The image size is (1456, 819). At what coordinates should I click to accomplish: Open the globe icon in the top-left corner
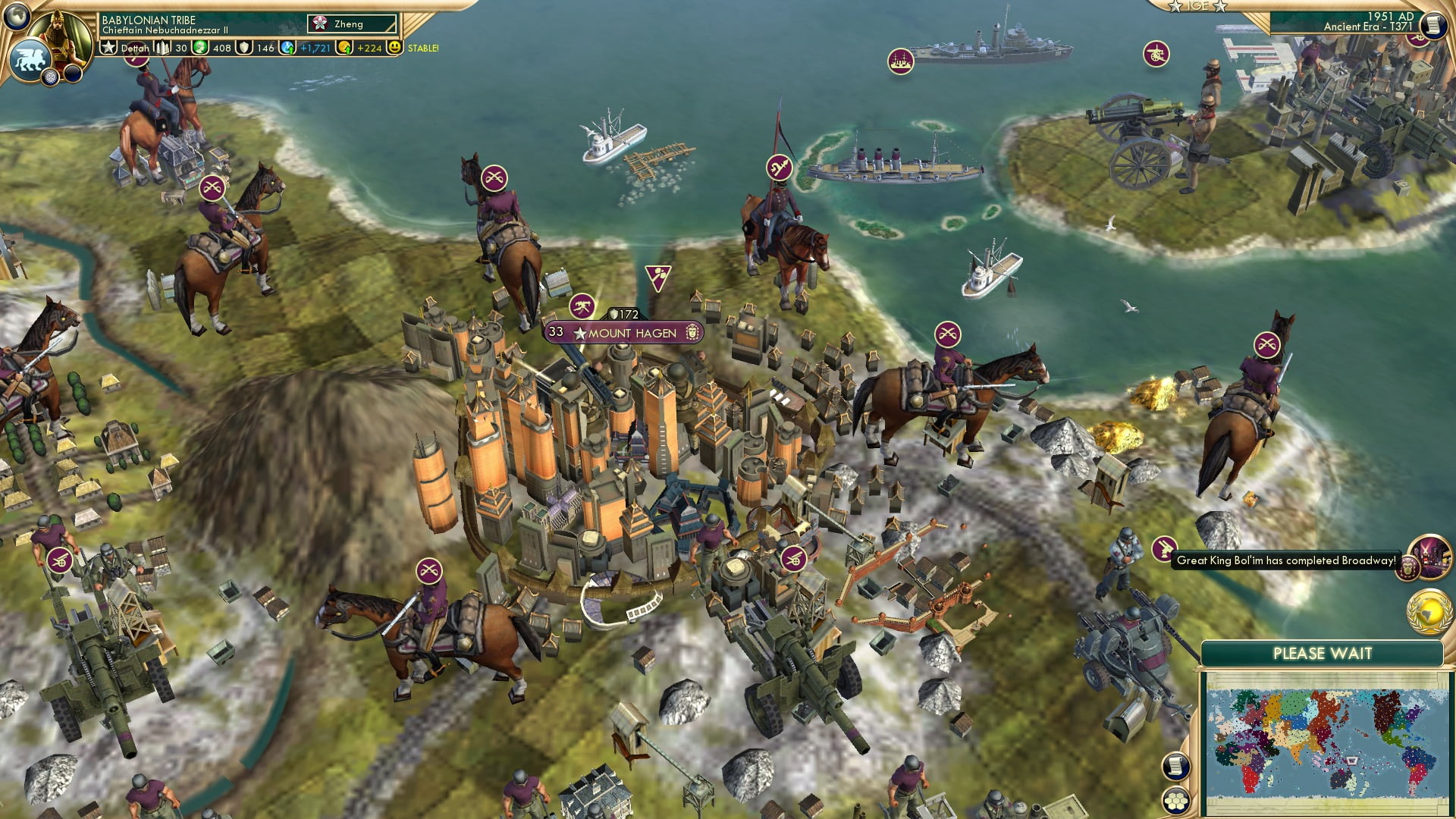click(x=17, y=15)
